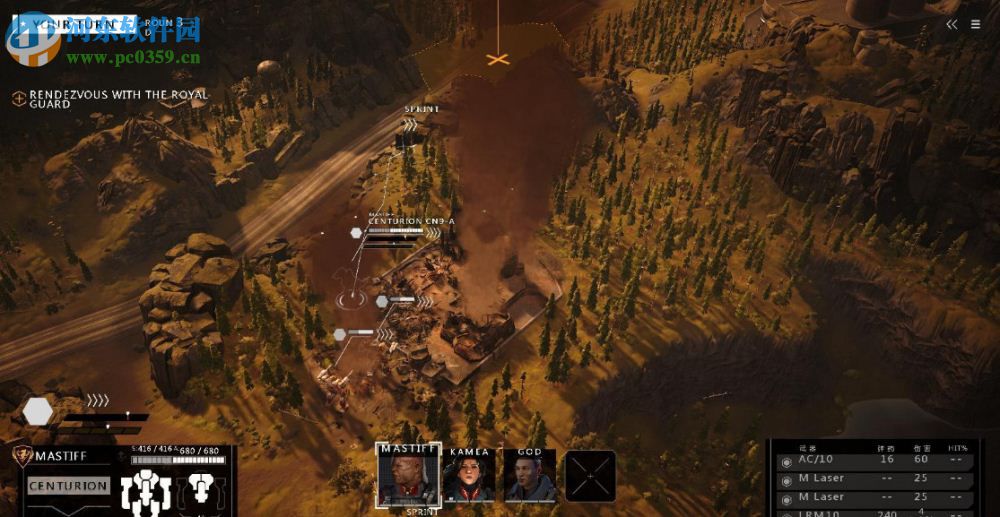The image size is (1000, 517).
Task: Click the Mastiff faction emblem icon
Action: coord(21,456)
